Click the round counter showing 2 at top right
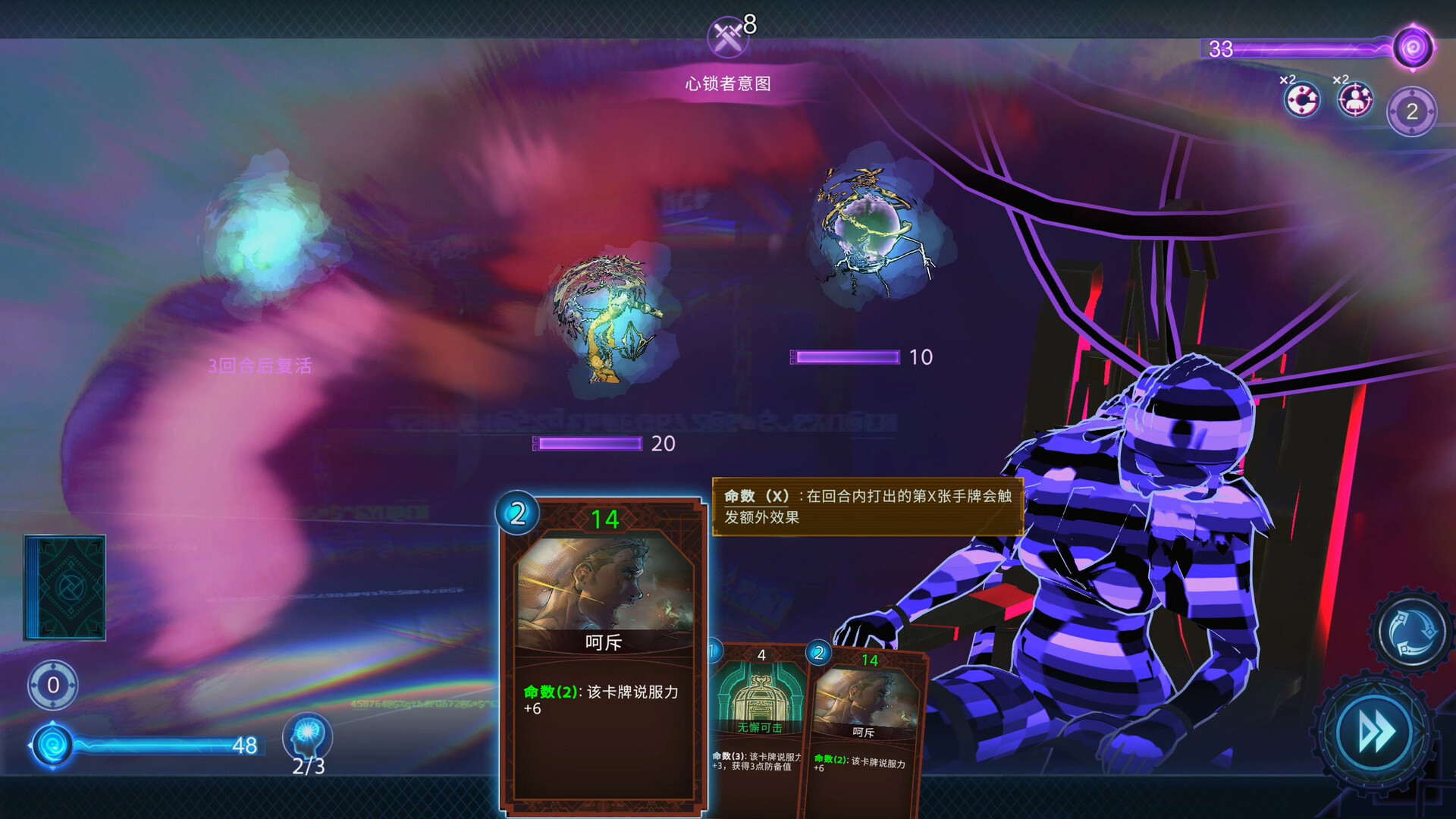 tap(1412, 112)
